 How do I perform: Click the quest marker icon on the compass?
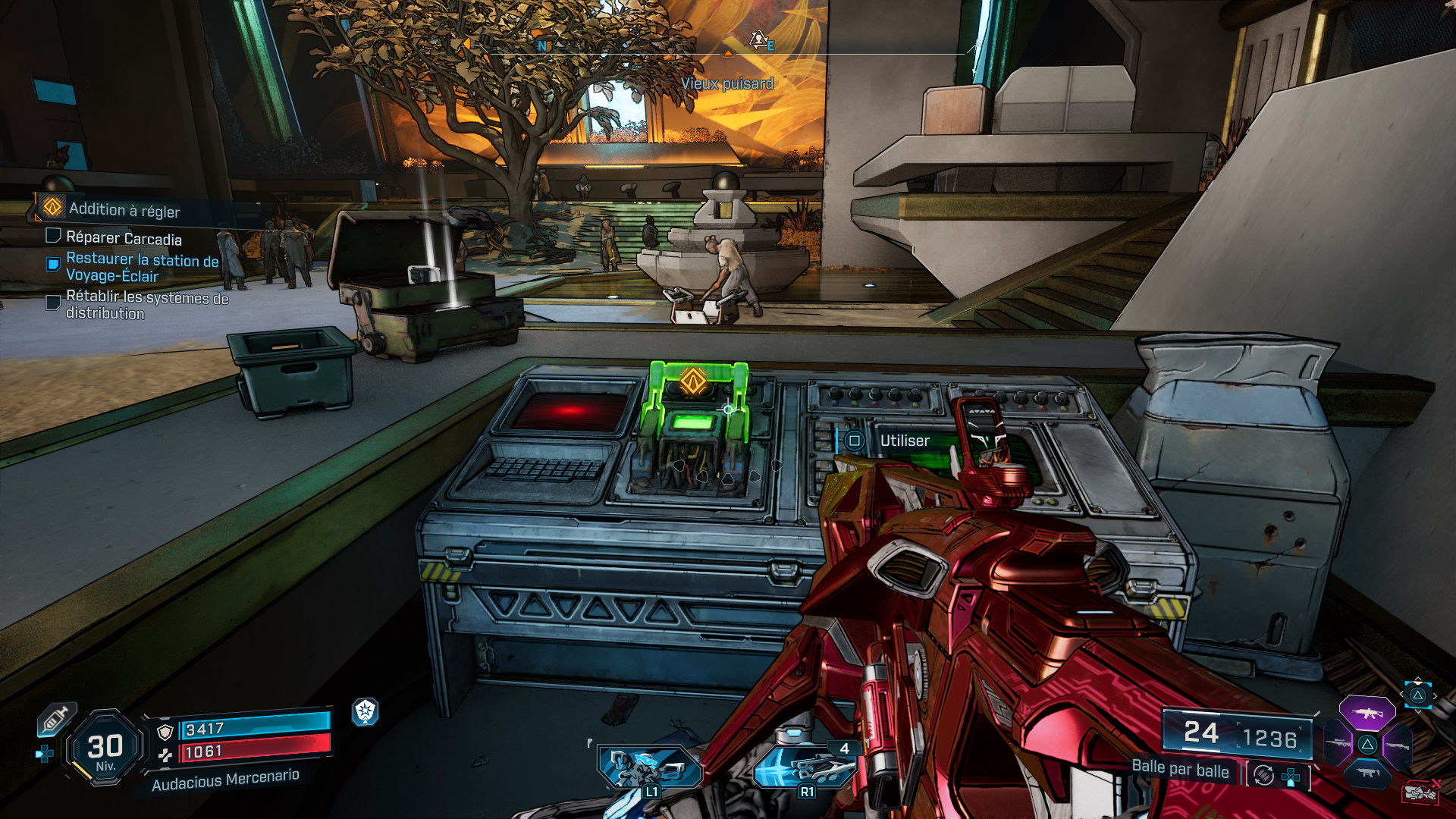[758, 39]
